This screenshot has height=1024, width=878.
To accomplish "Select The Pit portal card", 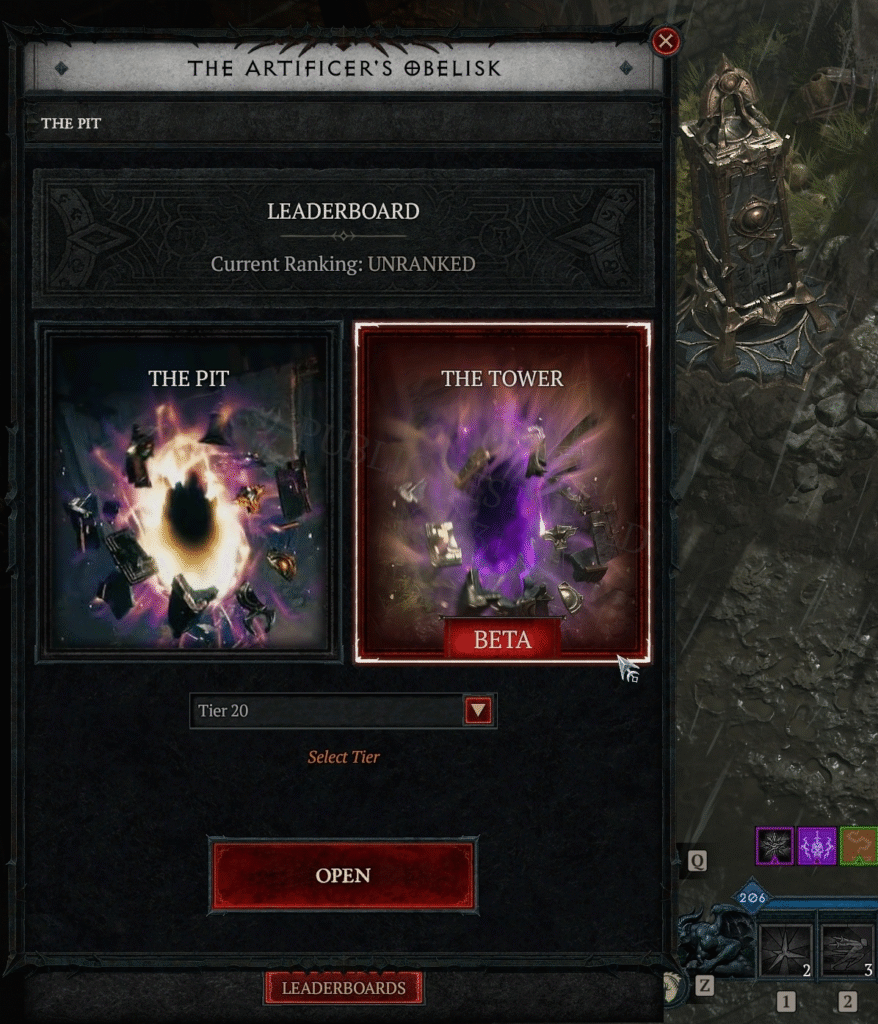I will coord(189,491).
